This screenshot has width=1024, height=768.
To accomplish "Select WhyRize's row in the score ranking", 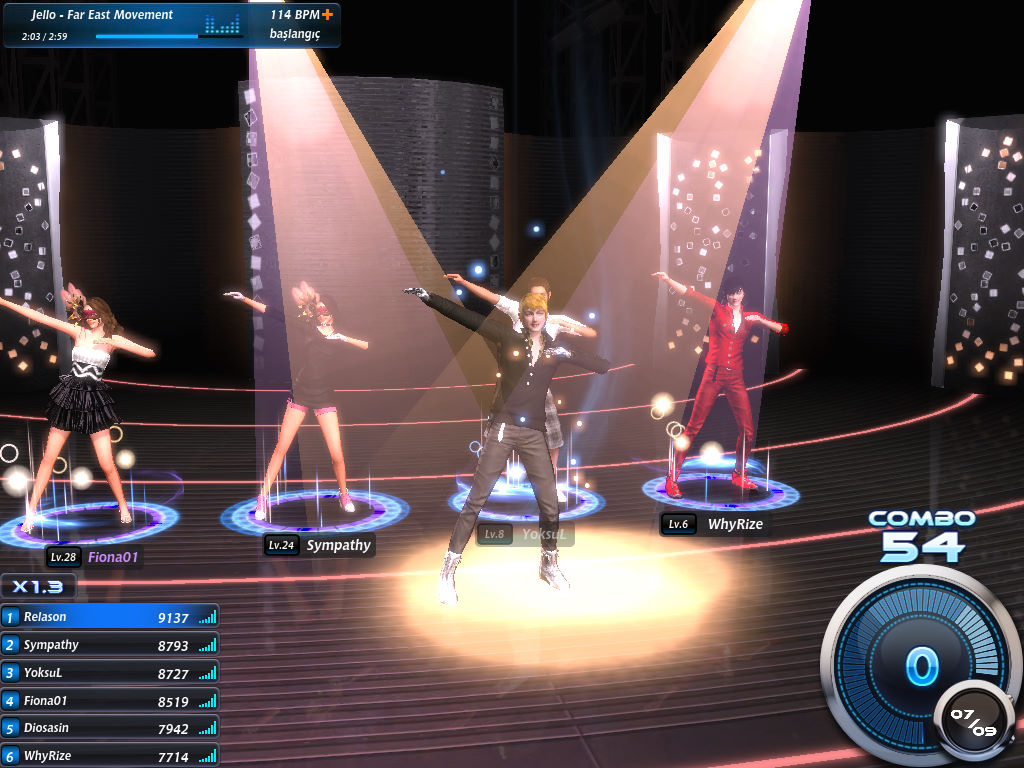I will coord(109,756).
